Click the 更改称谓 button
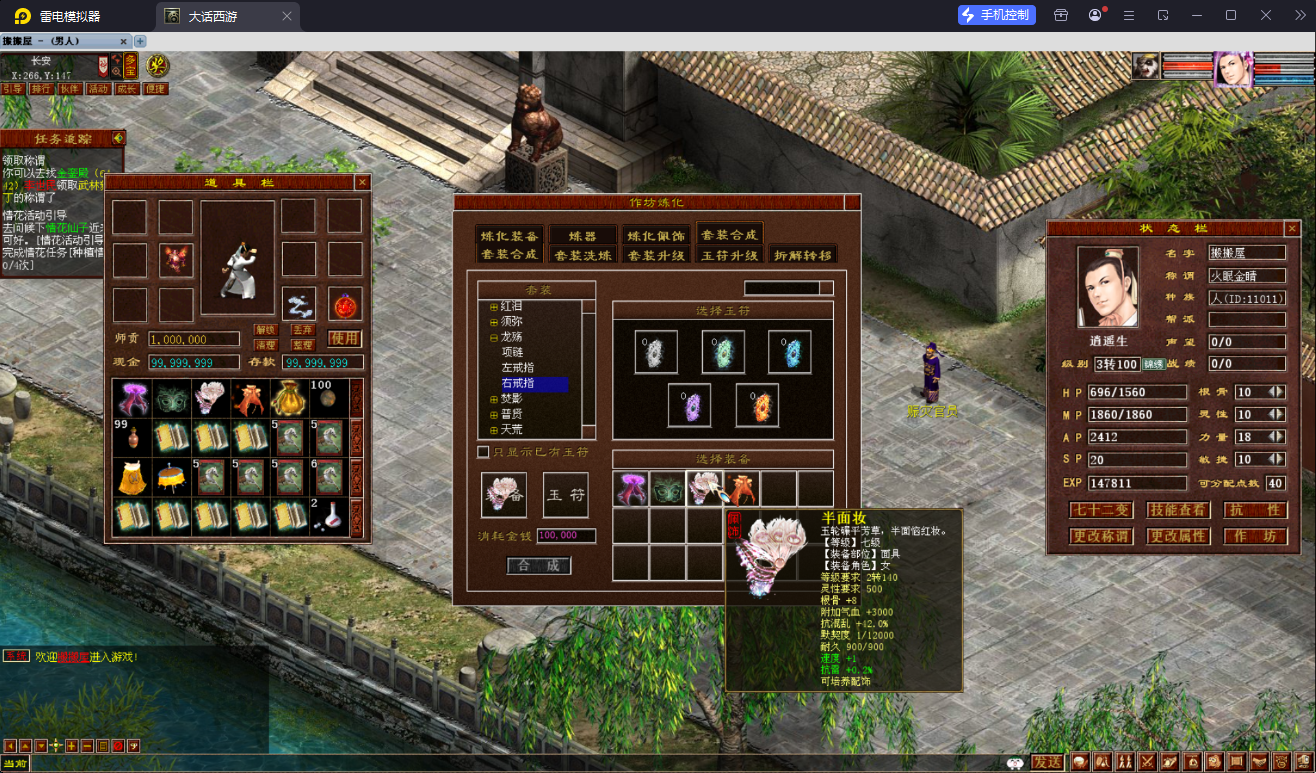The image size is (1316, 773). pyautogui.click(x=1101, y=536)
